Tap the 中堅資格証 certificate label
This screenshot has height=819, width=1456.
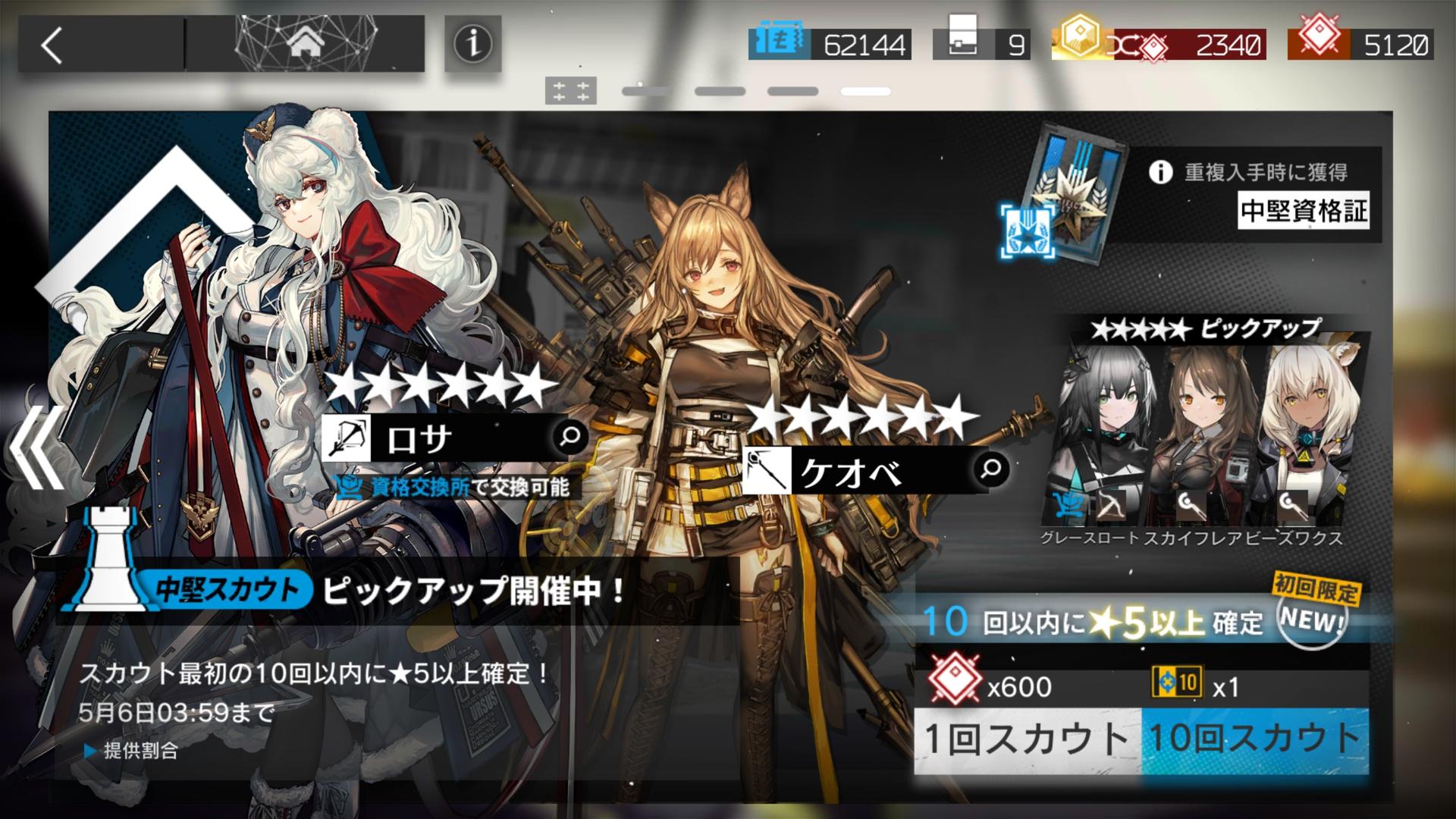1304,210
